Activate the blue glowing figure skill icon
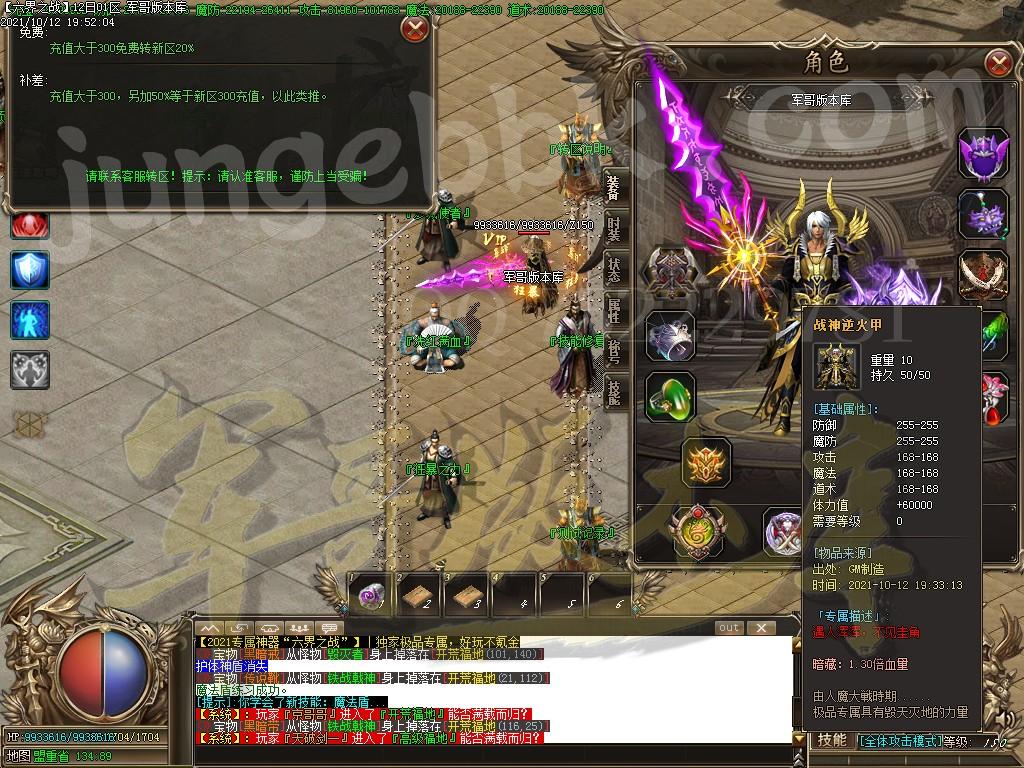This screenshot has height=768, width=1024. (30, 320)
